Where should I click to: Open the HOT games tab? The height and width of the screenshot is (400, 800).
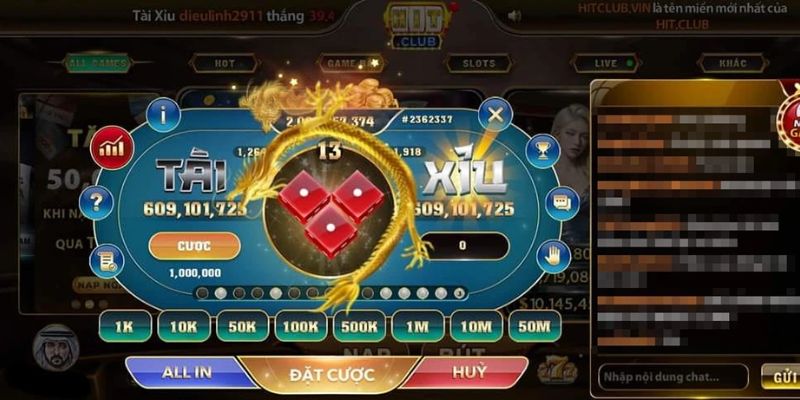226,64
